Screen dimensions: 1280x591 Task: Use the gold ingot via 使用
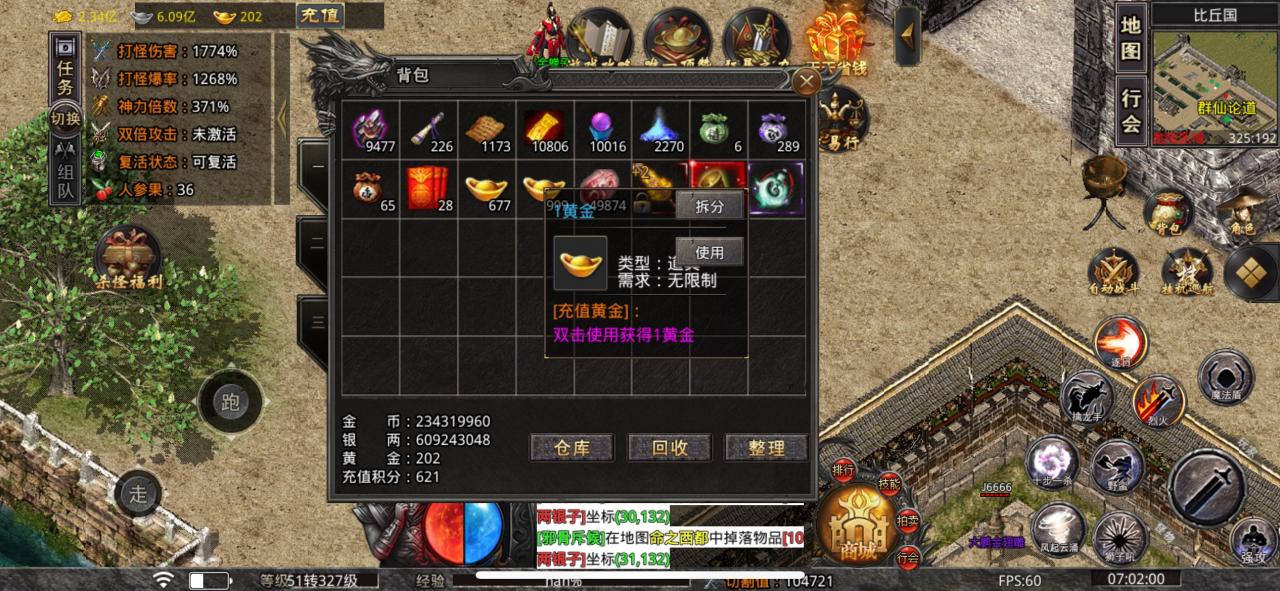(x=709, y=252)
